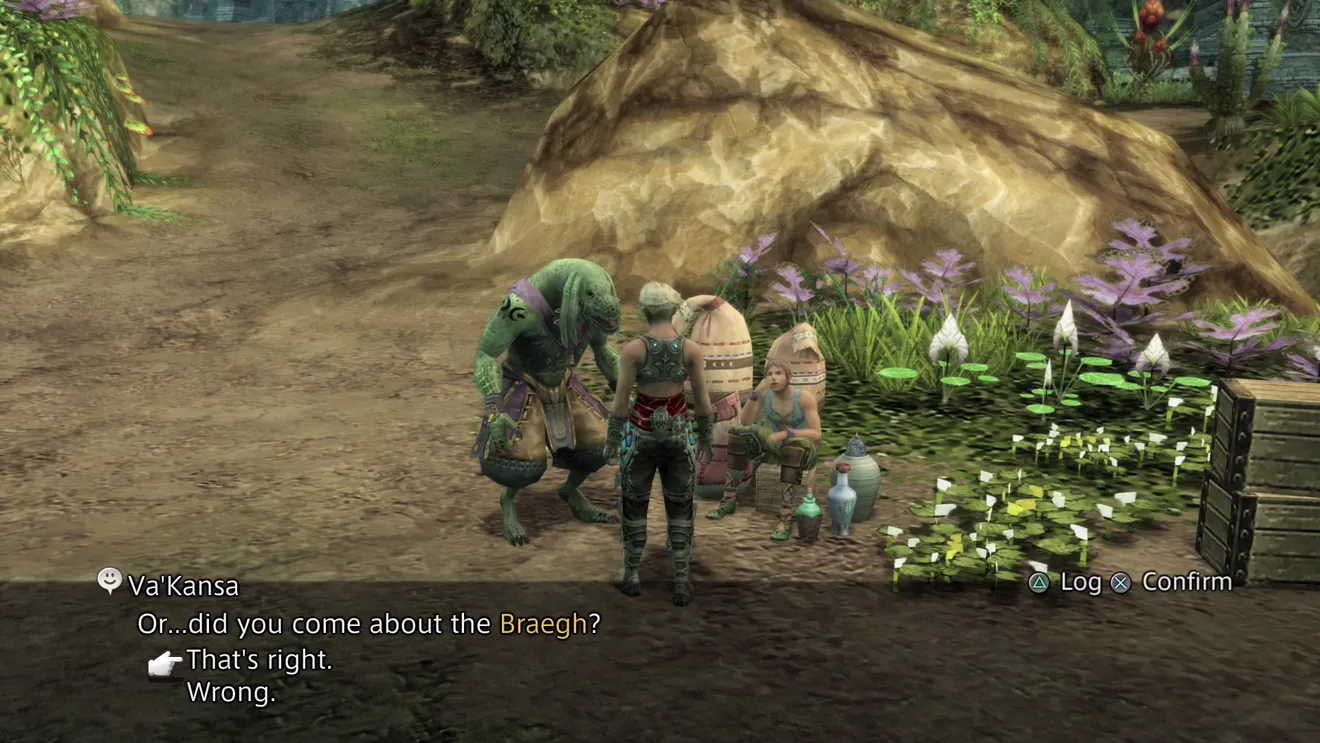Select the "Wrong." dialogue option

tap(231, 692)
